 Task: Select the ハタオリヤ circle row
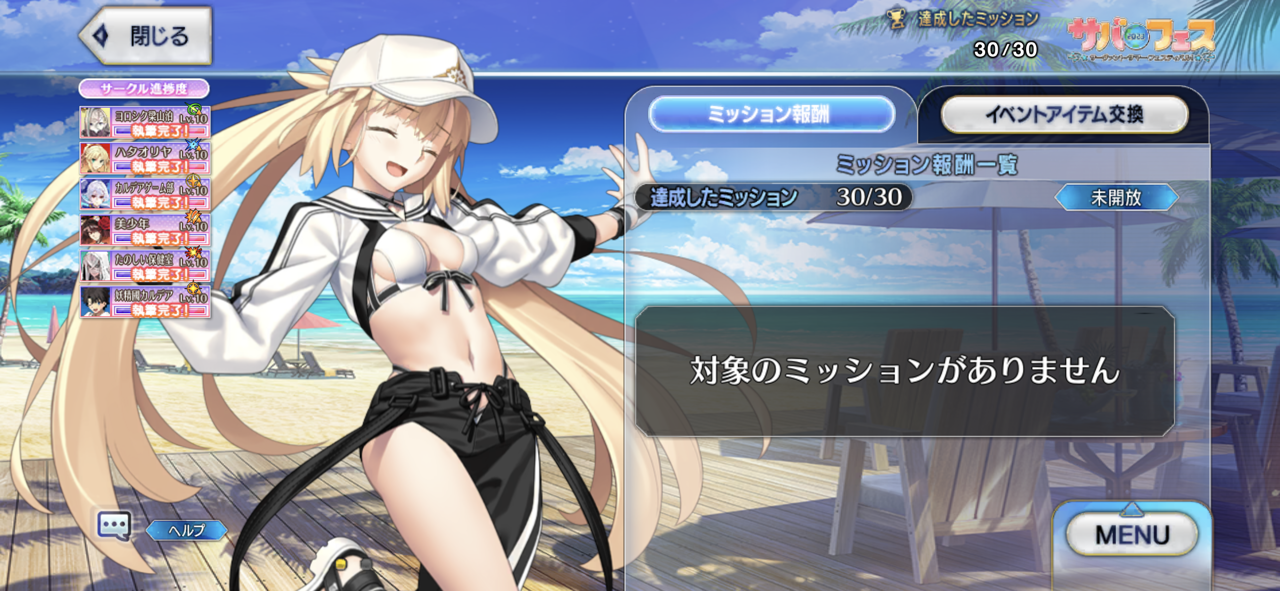pyautogui.click(x=146, y=158)
